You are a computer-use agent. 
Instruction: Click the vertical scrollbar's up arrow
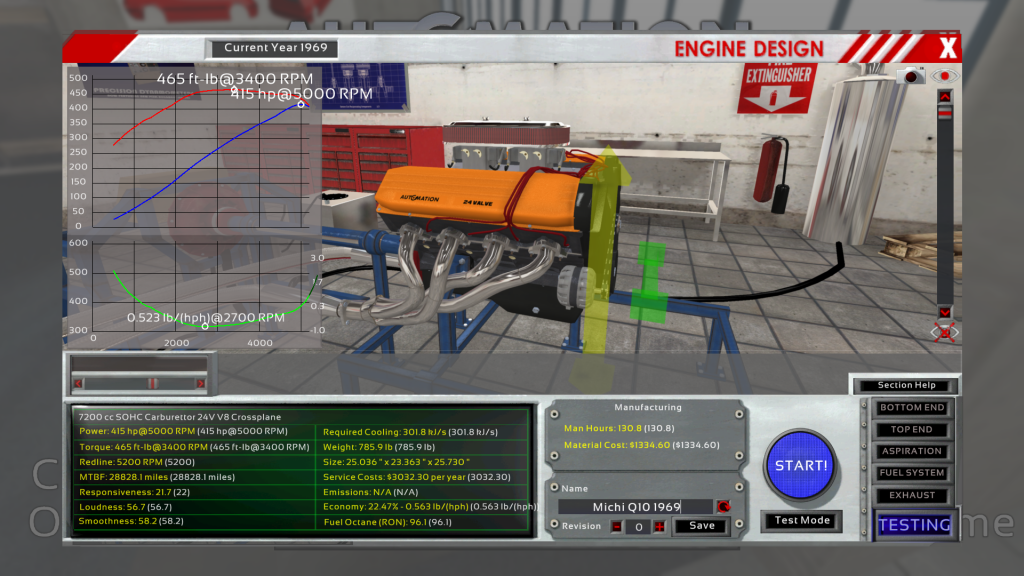click(x=943, y=96)
